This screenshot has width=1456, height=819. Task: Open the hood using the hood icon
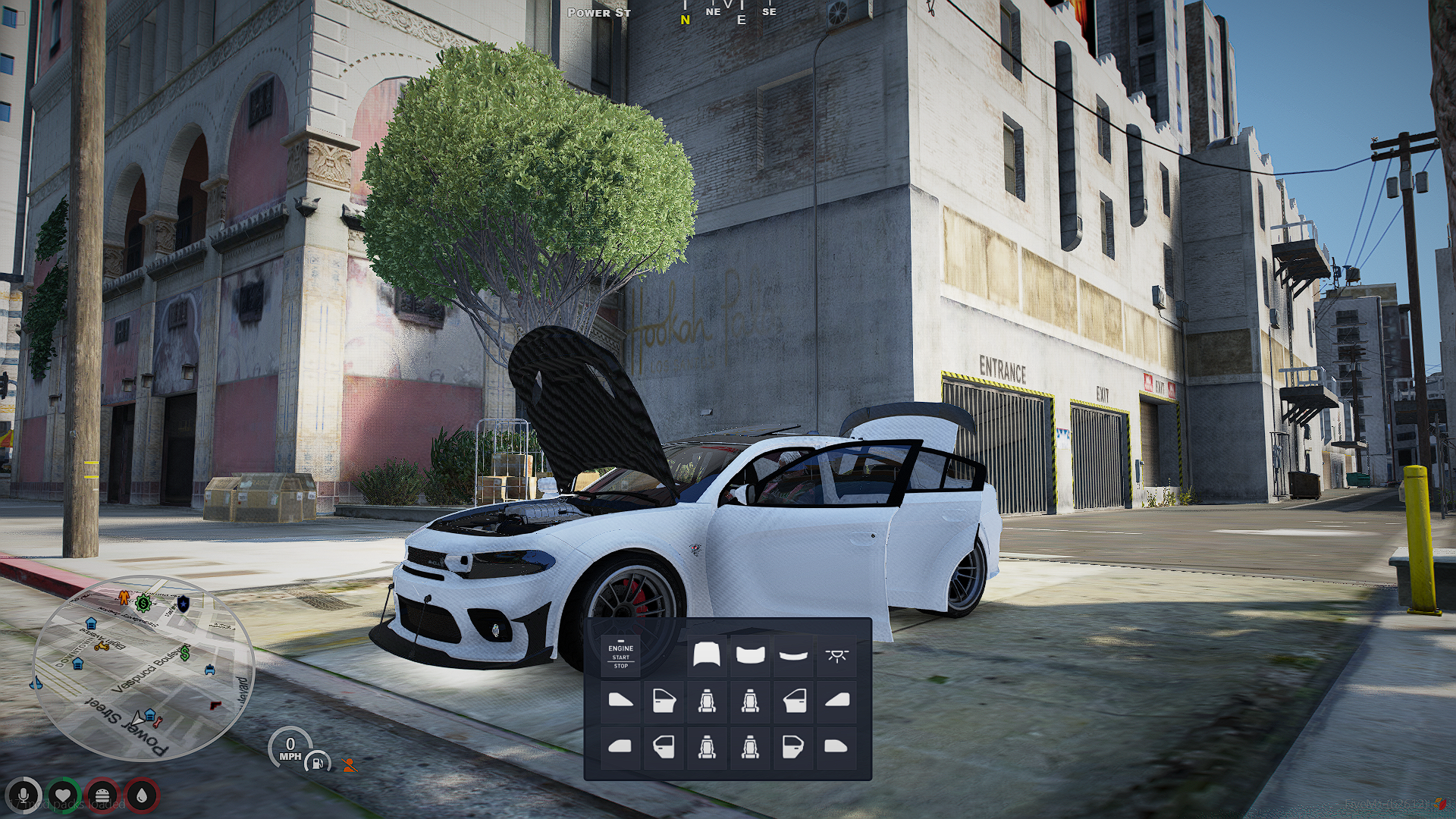click(707, 654)
